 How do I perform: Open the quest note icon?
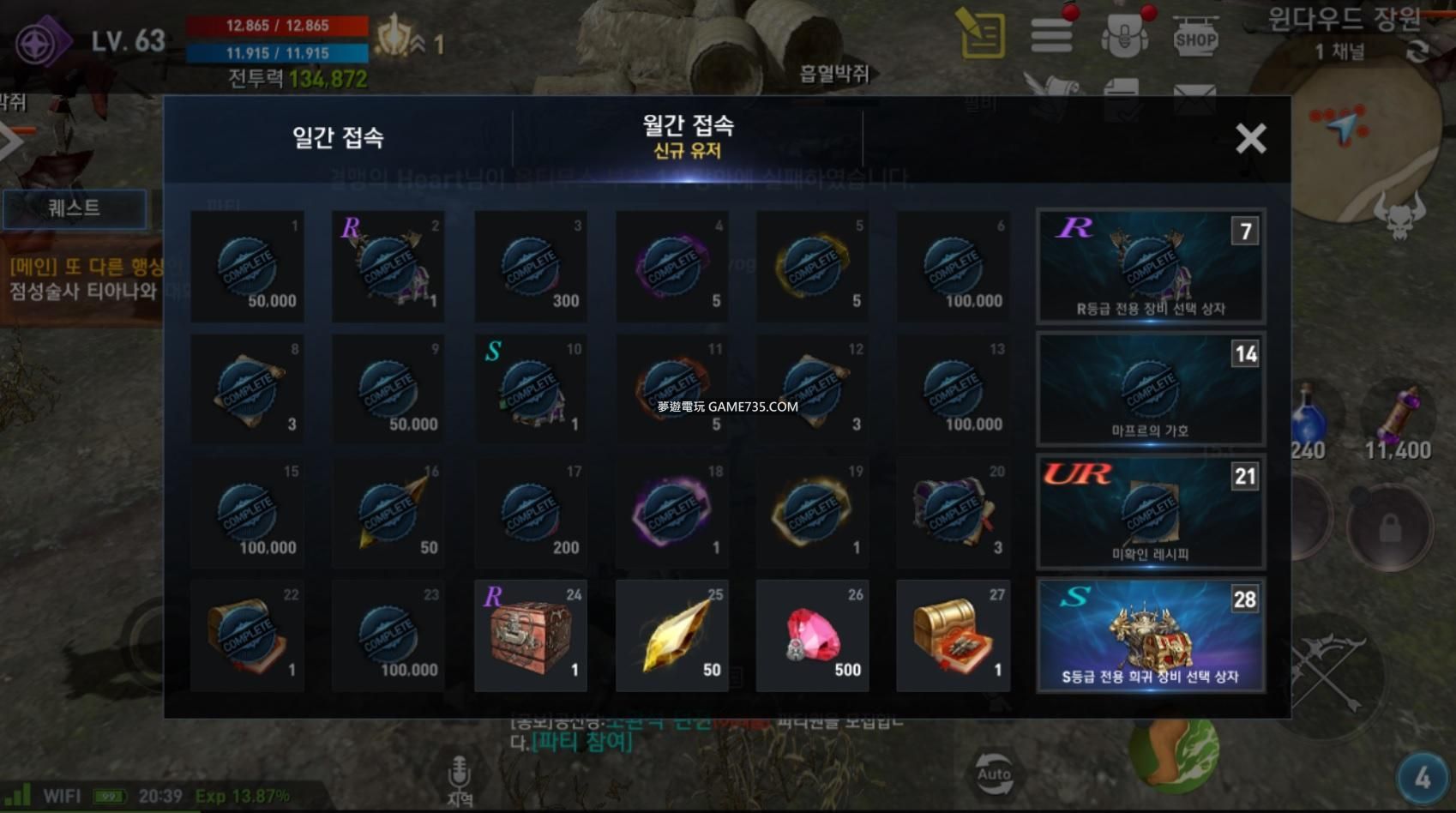pos(983,34)
